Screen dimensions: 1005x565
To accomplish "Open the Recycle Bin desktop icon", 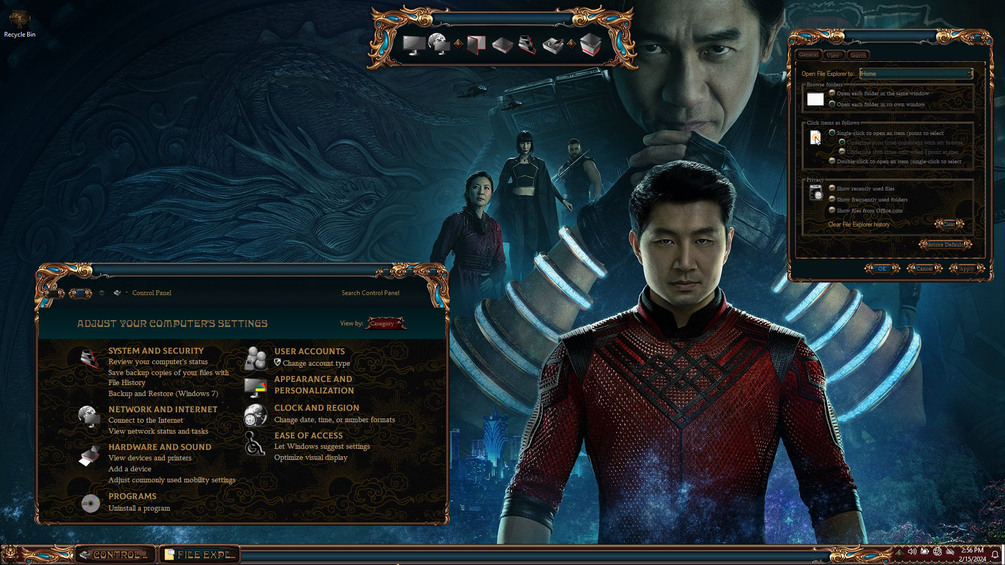I will 19,23.
